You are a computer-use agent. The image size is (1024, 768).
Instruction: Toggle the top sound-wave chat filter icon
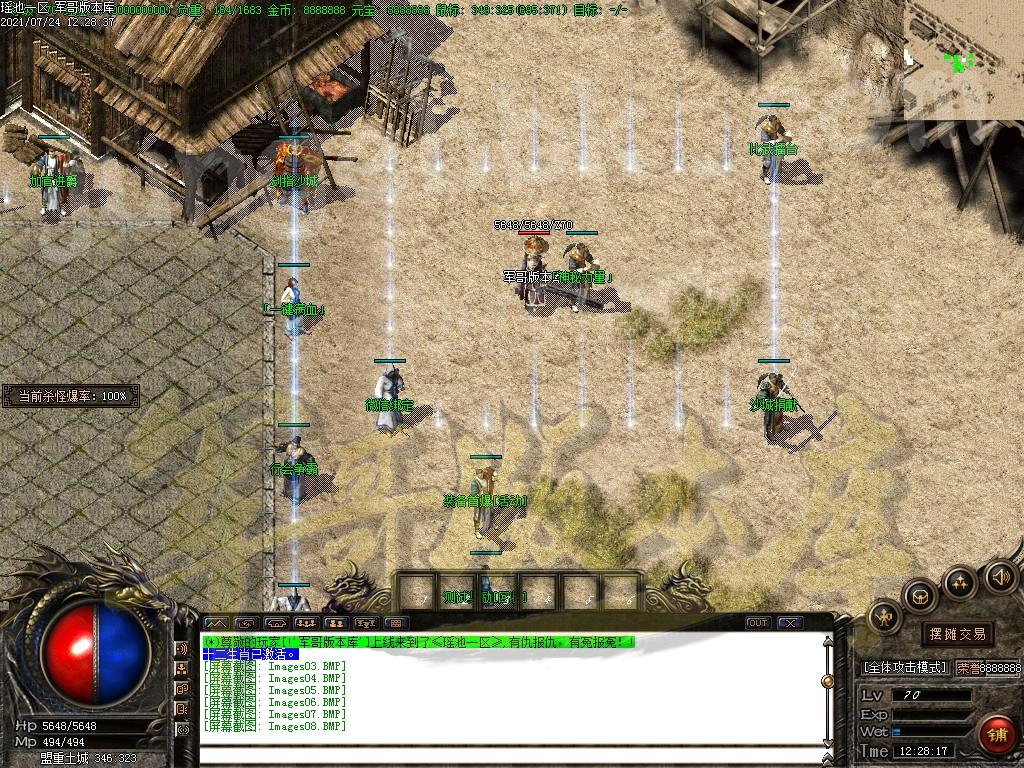coord(183,649)
